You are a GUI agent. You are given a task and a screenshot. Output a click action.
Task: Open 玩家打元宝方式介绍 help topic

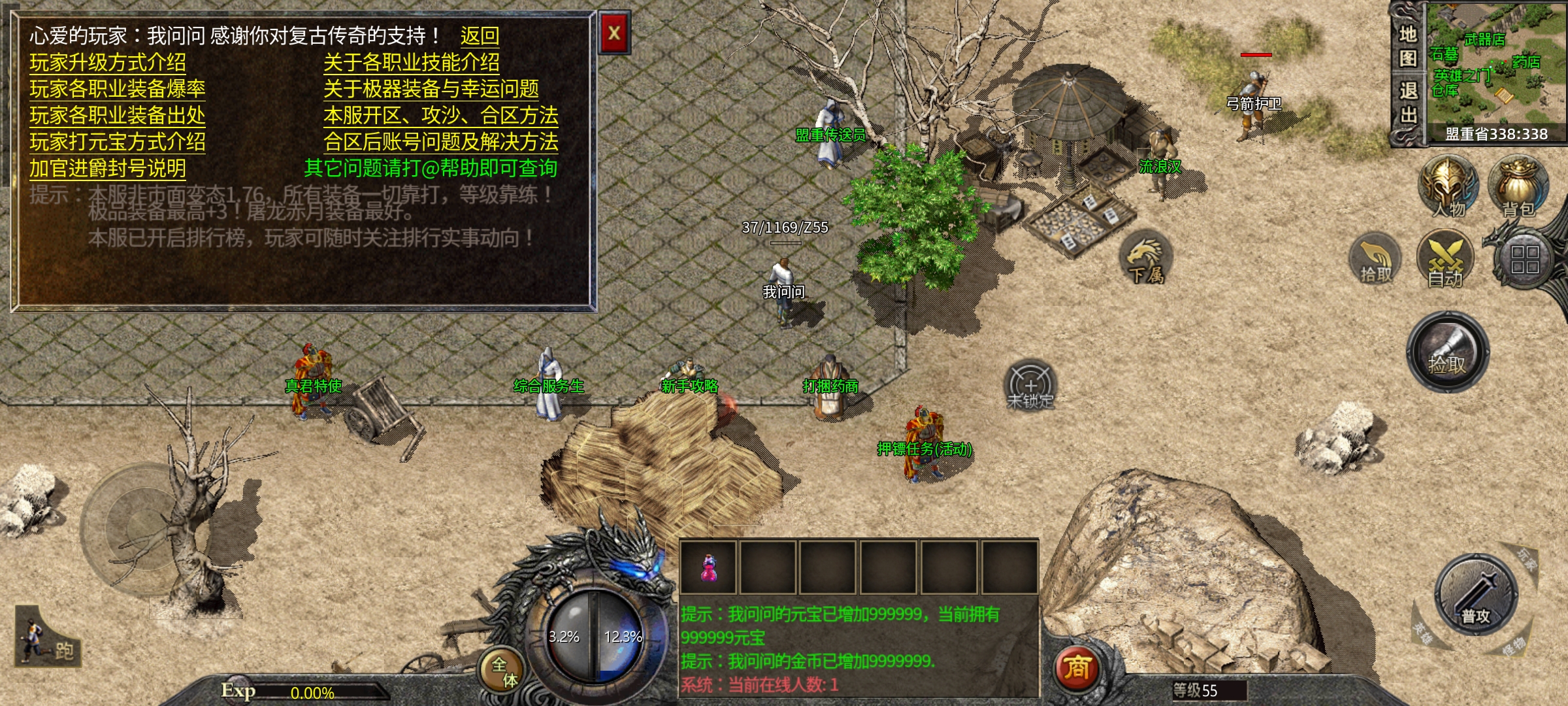(118, 142)
